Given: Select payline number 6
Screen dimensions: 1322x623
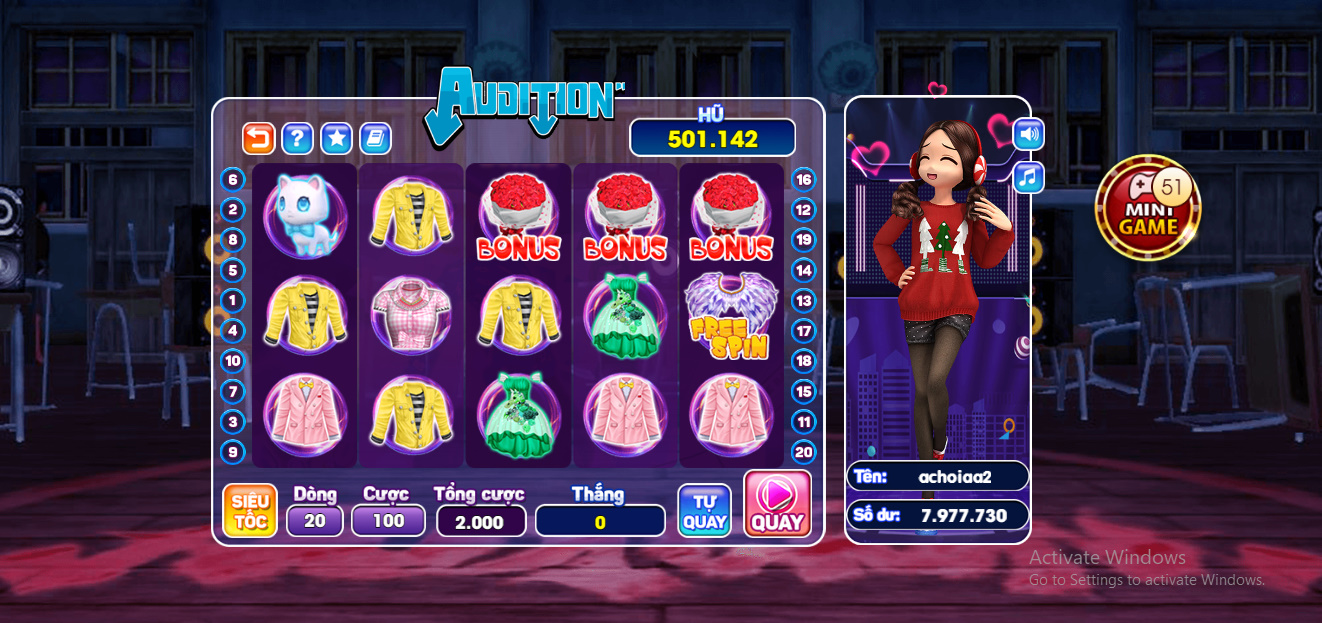Looking at the screenshot, I should tap(233, 180).
